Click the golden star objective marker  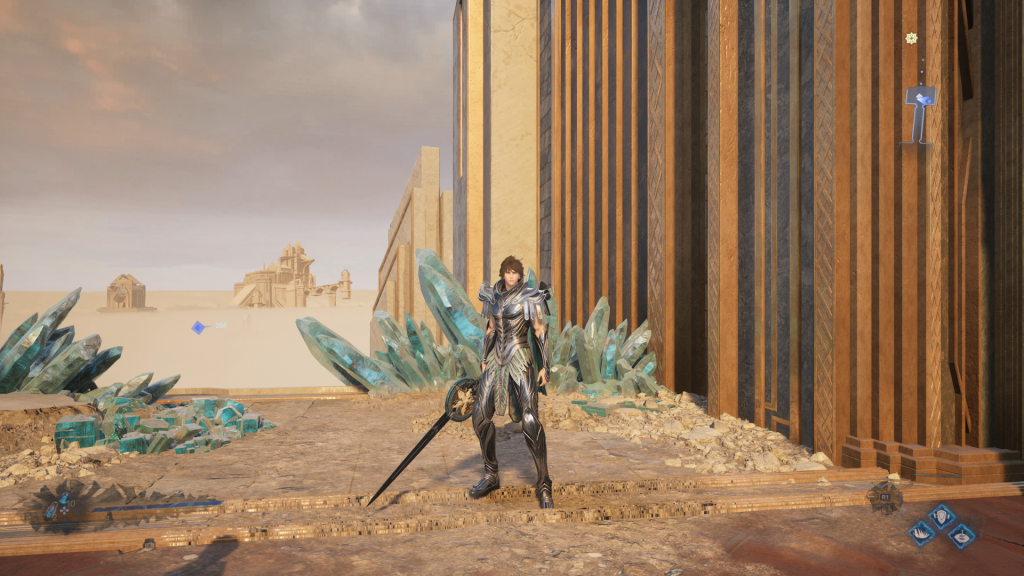(x=911, y=38)
